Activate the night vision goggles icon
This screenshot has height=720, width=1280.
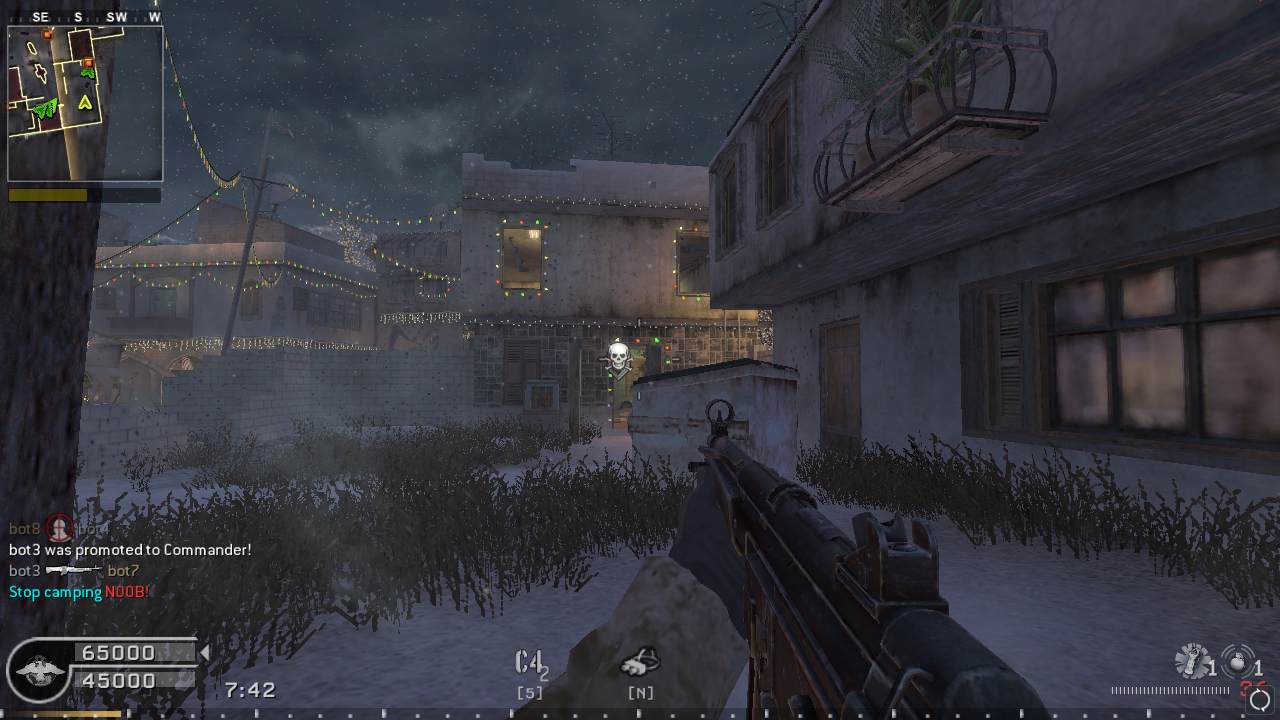pos(639,662)
